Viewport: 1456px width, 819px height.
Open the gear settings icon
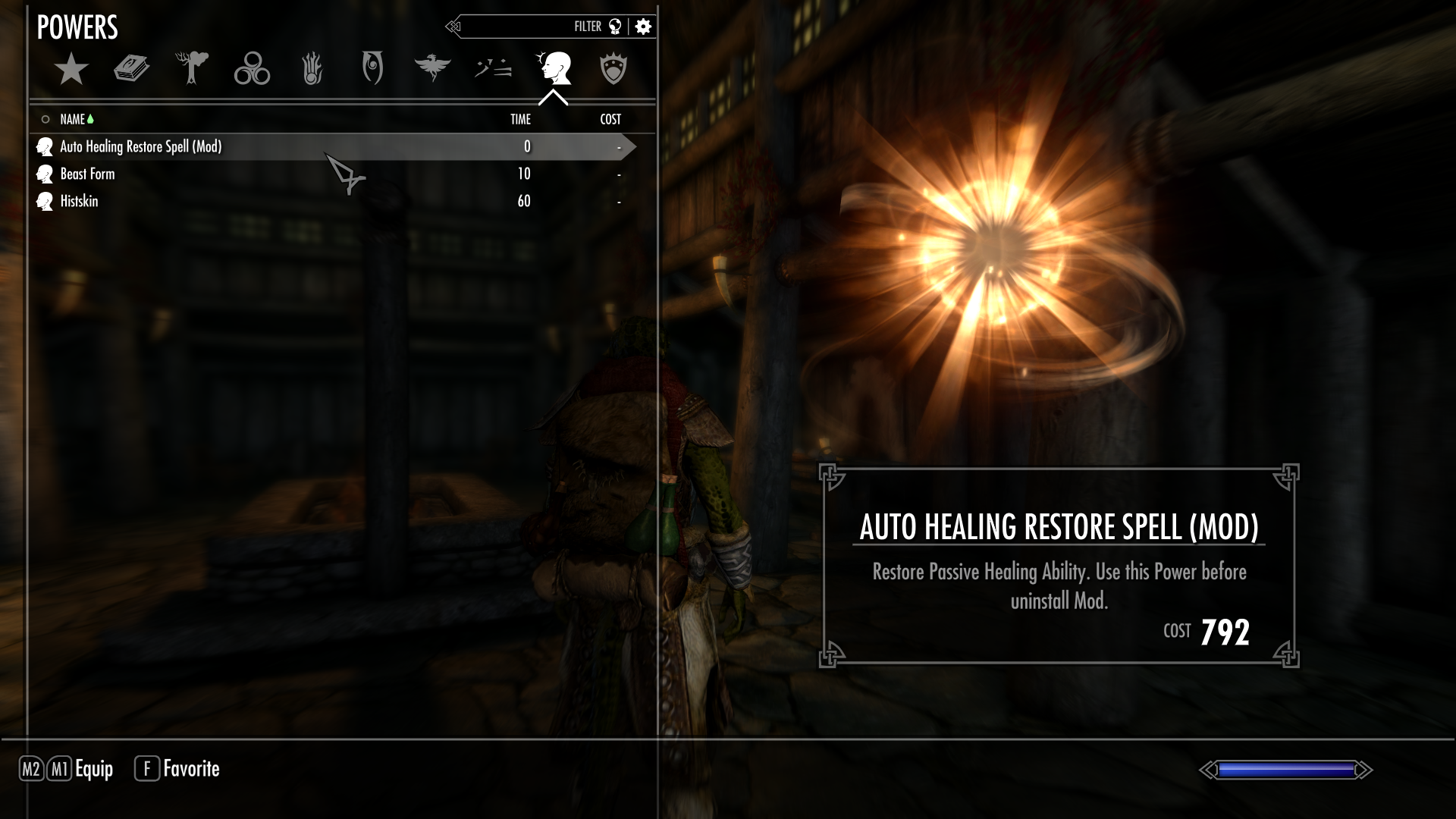click(x=643, y=27)
